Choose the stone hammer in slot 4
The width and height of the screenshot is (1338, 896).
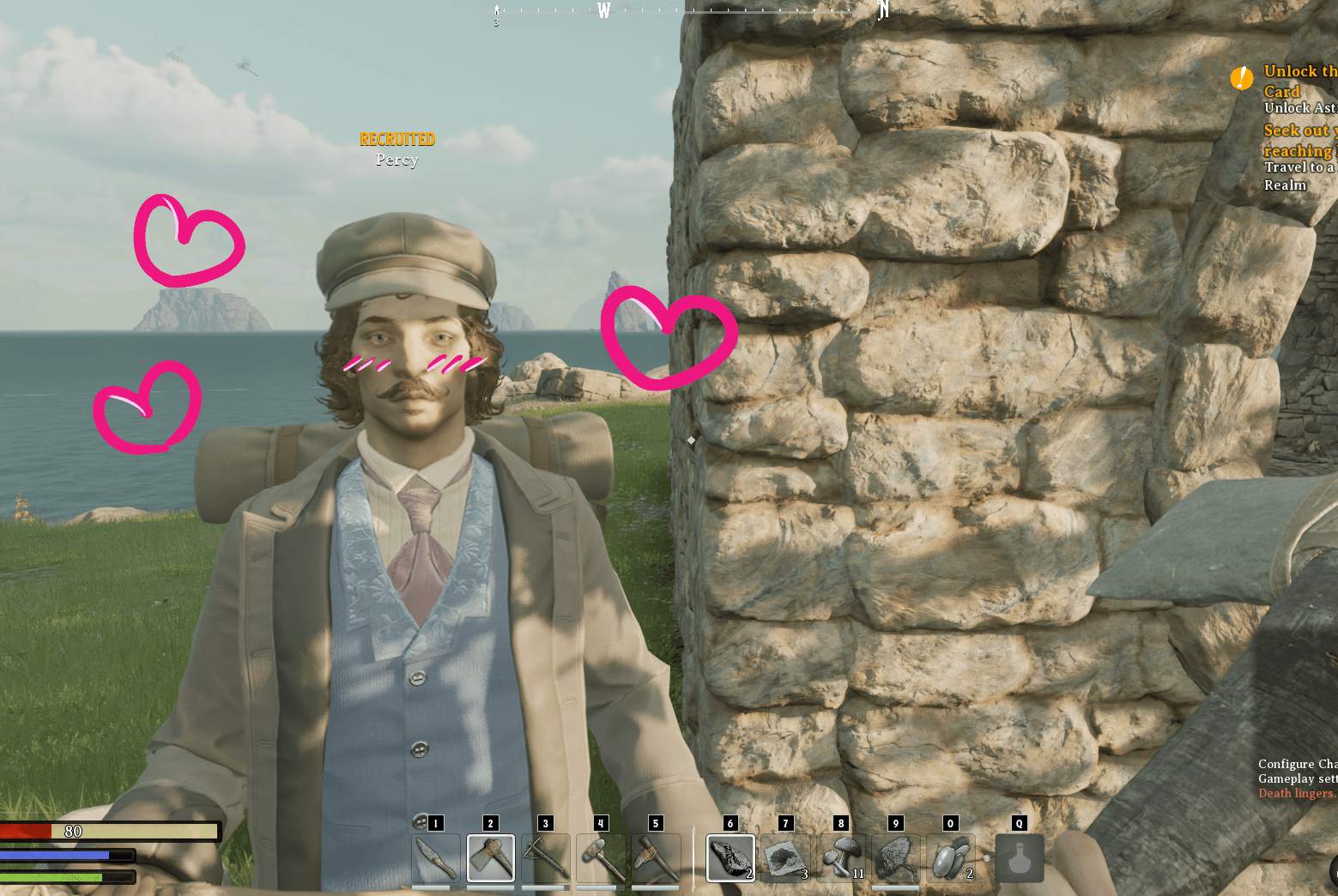coord(601,857)
